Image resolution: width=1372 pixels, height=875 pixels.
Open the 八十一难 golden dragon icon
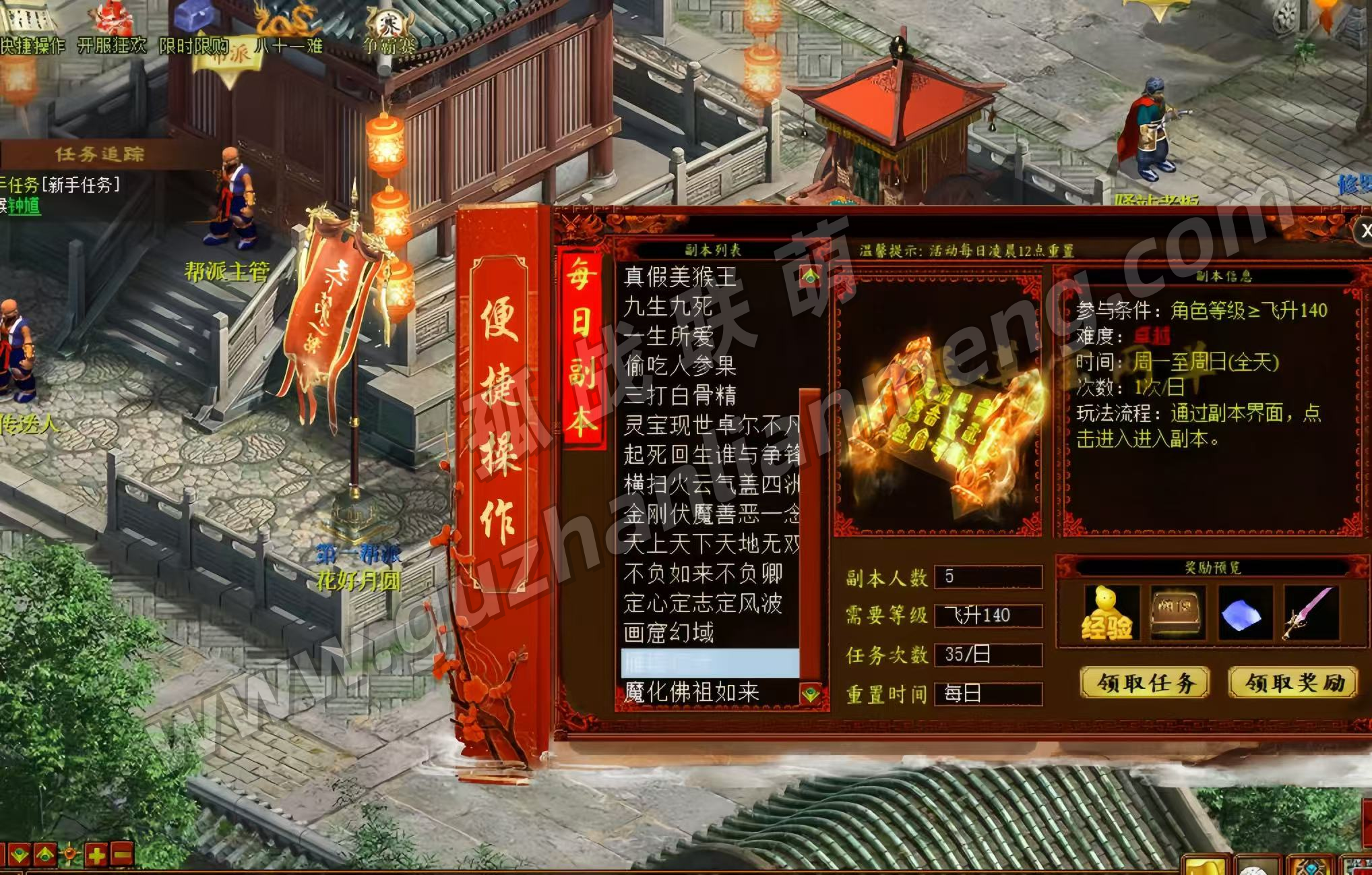(288, 28)
